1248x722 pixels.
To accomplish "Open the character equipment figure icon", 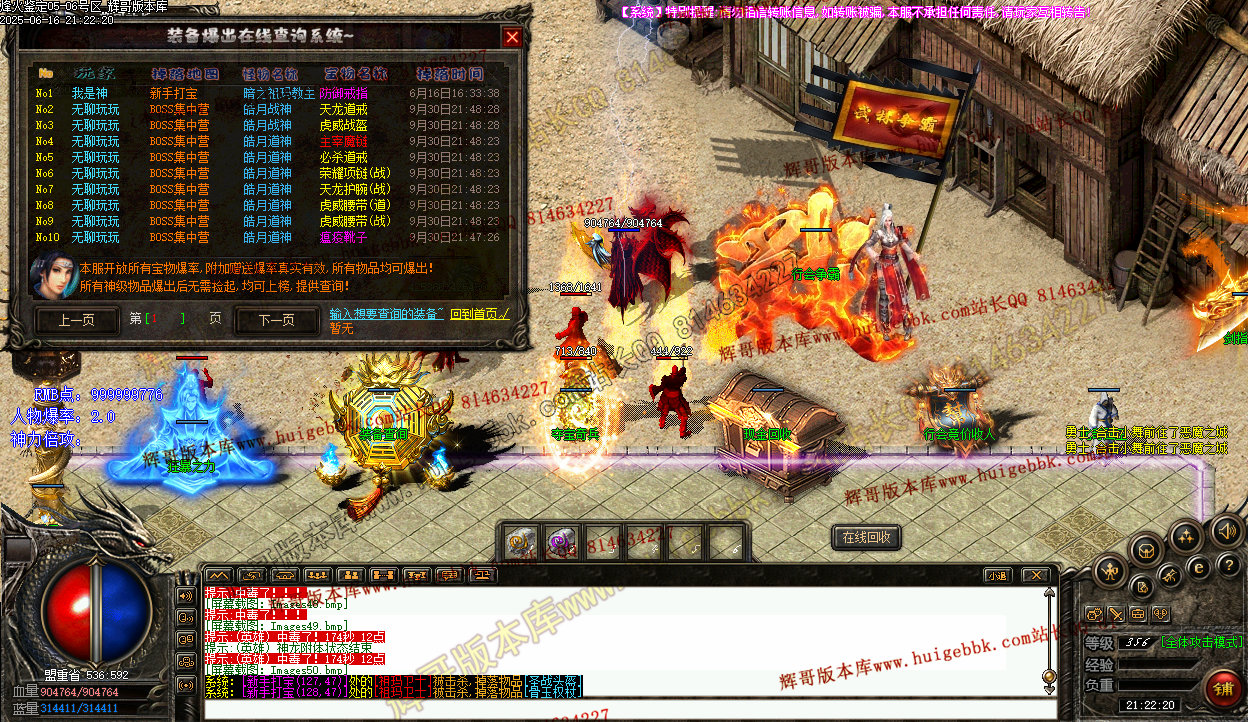I will tap(1110, 572).
